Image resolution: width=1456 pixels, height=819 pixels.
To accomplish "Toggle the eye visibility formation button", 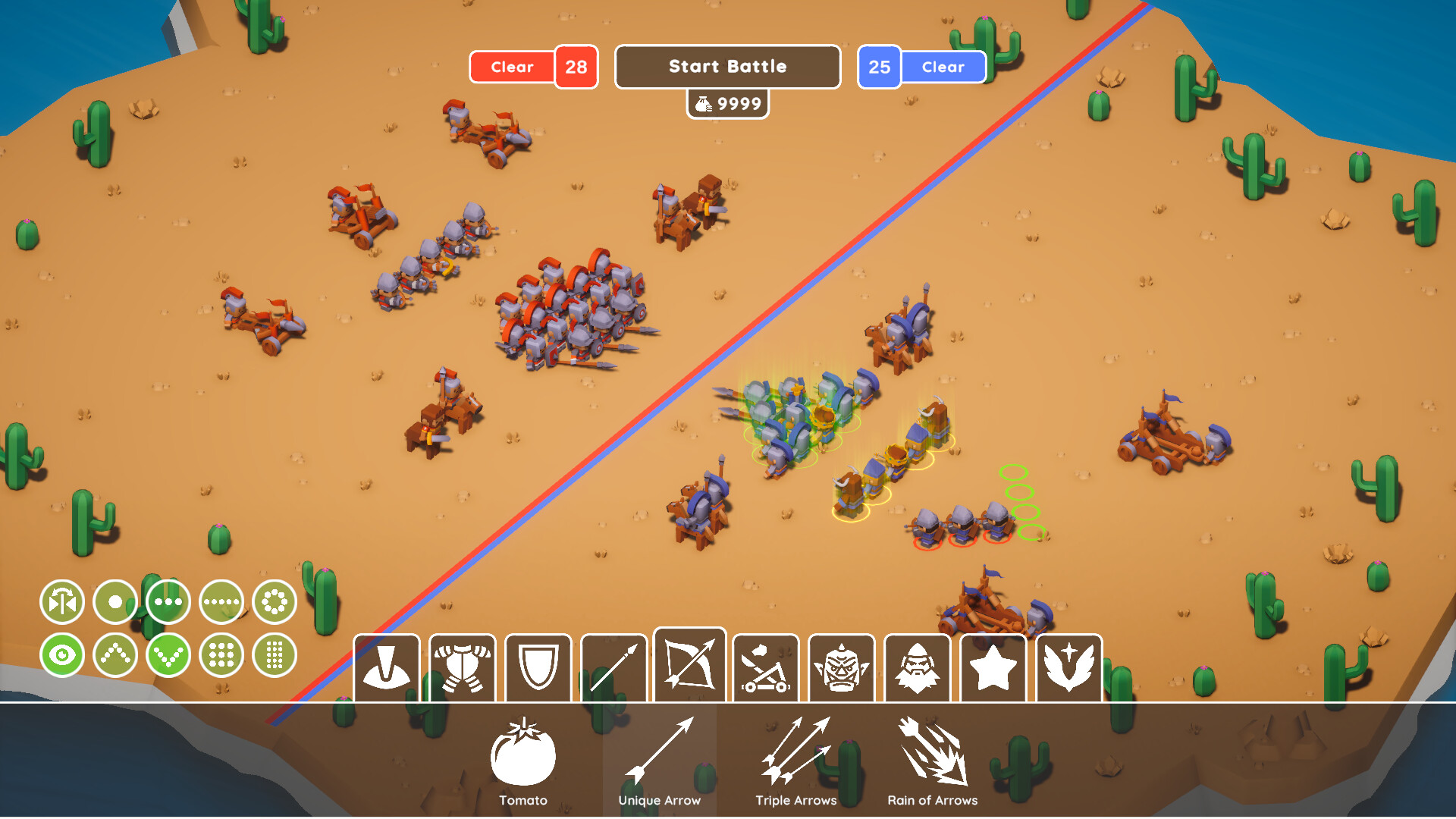I will 62,654.
